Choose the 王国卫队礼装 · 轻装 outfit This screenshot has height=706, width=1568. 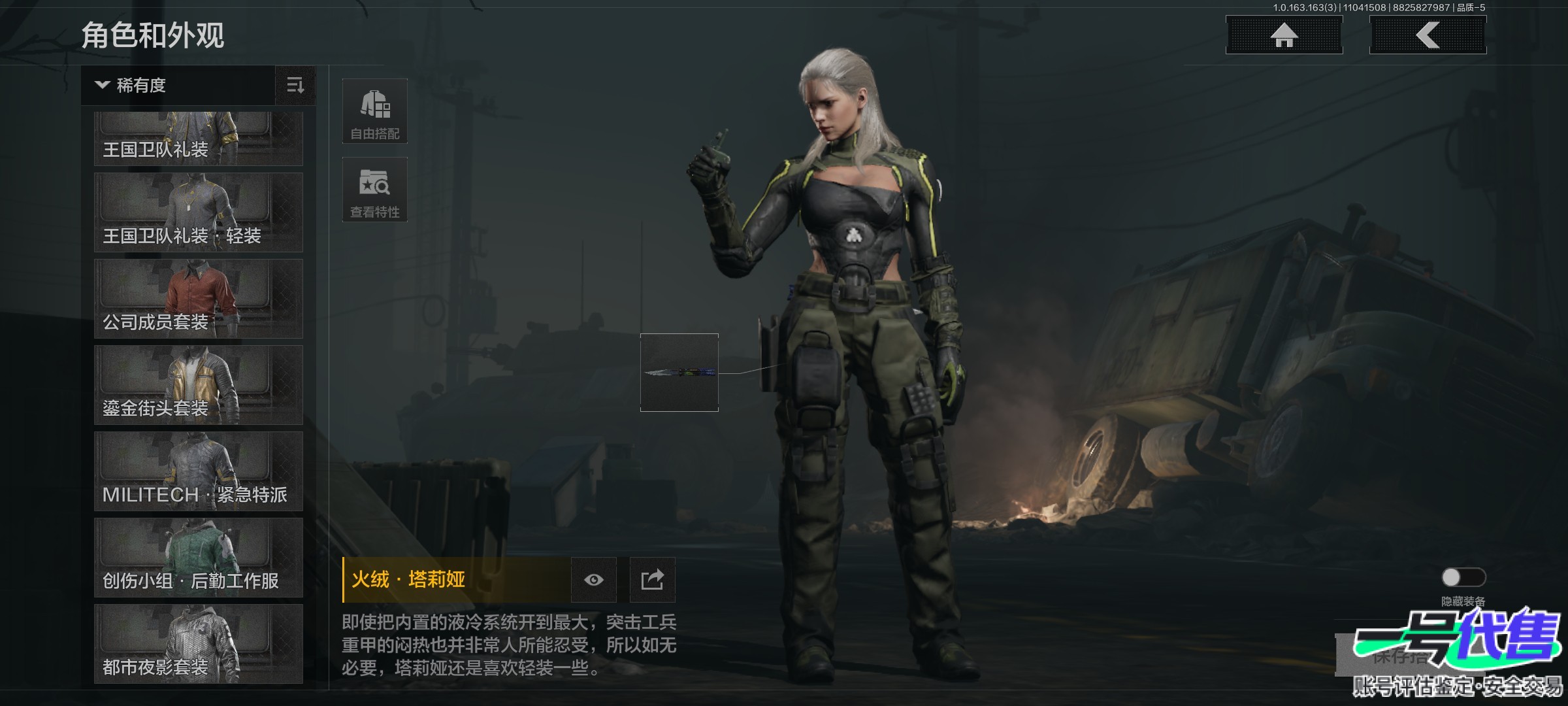198,212
